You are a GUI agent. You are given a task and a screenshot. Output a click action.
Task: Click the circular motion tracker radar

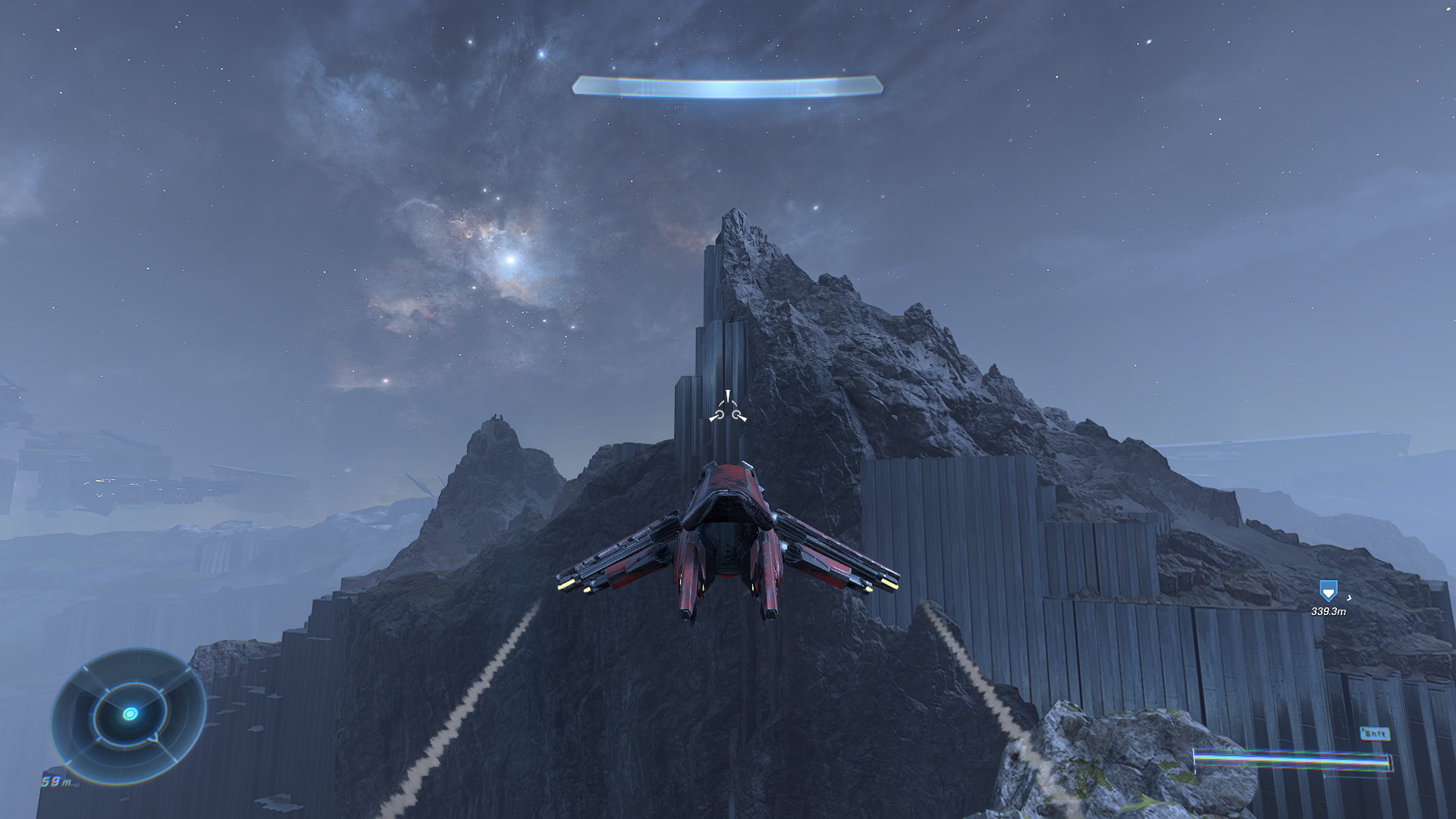pos(130,714)
